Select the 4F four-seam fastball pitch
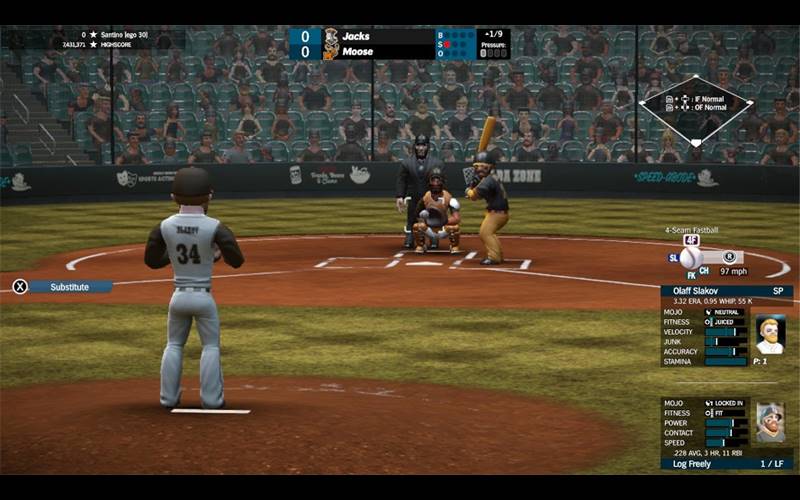Viewport: 800px width, 500px height. pos(691,240)
